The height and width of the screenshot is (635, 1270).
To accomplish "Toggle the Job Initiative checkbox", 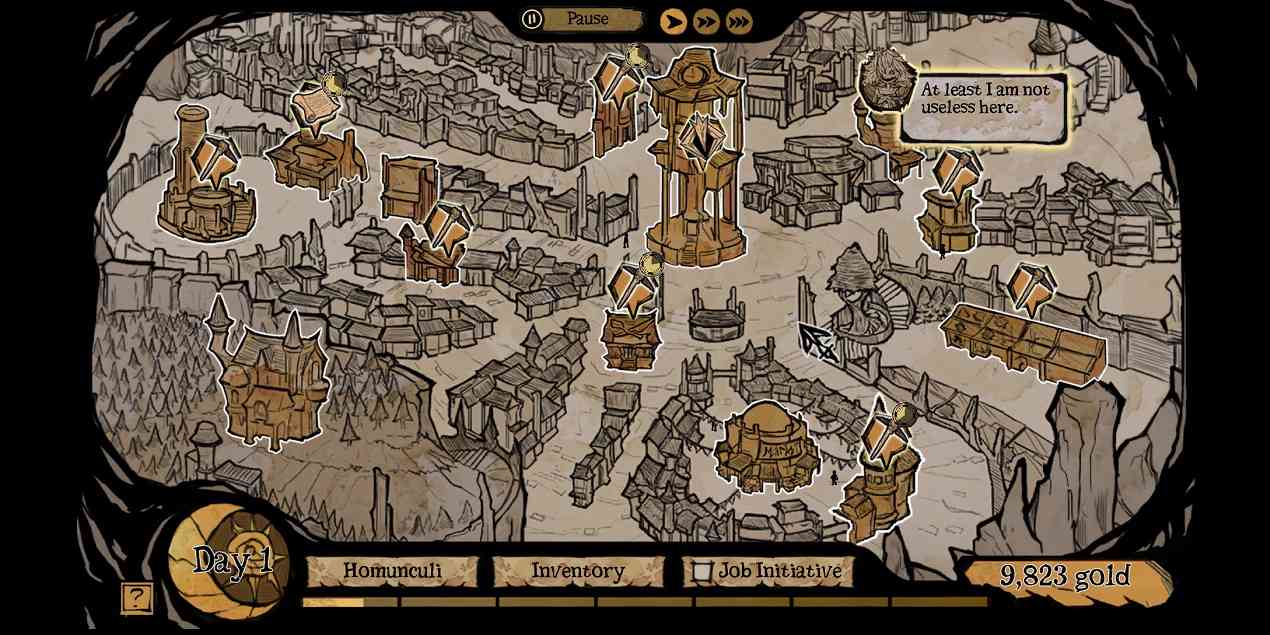I will 703,572.
